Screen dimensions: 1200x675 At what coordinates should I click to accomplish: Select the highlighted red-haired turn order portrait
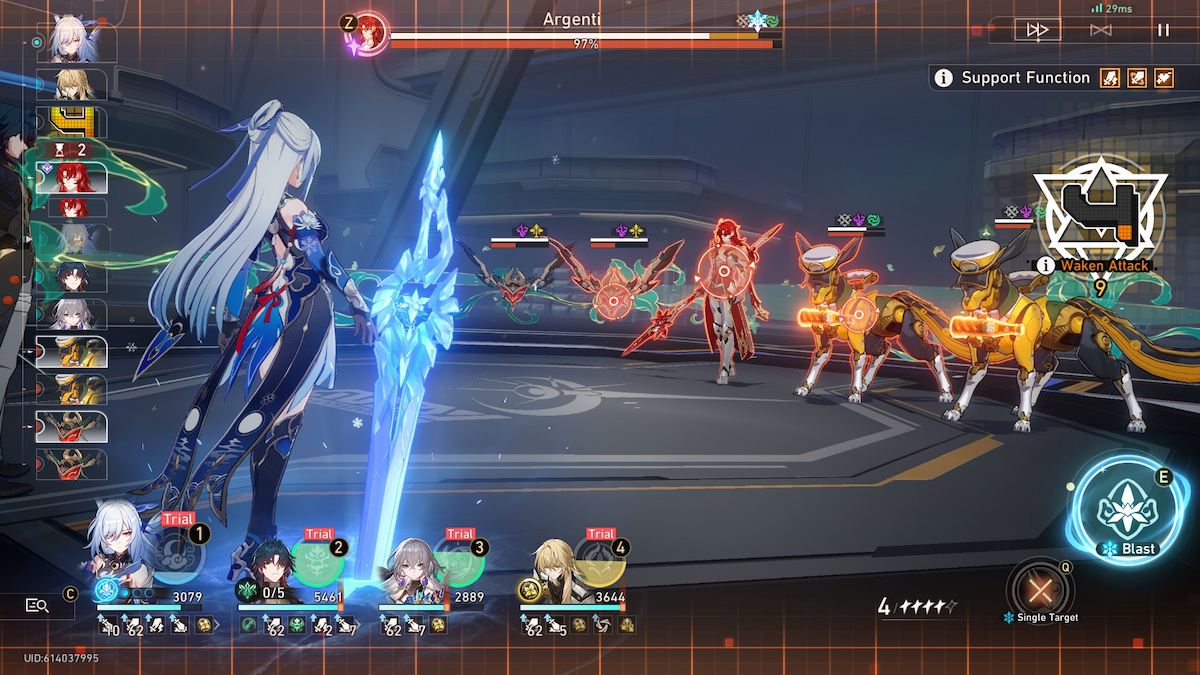72,178
